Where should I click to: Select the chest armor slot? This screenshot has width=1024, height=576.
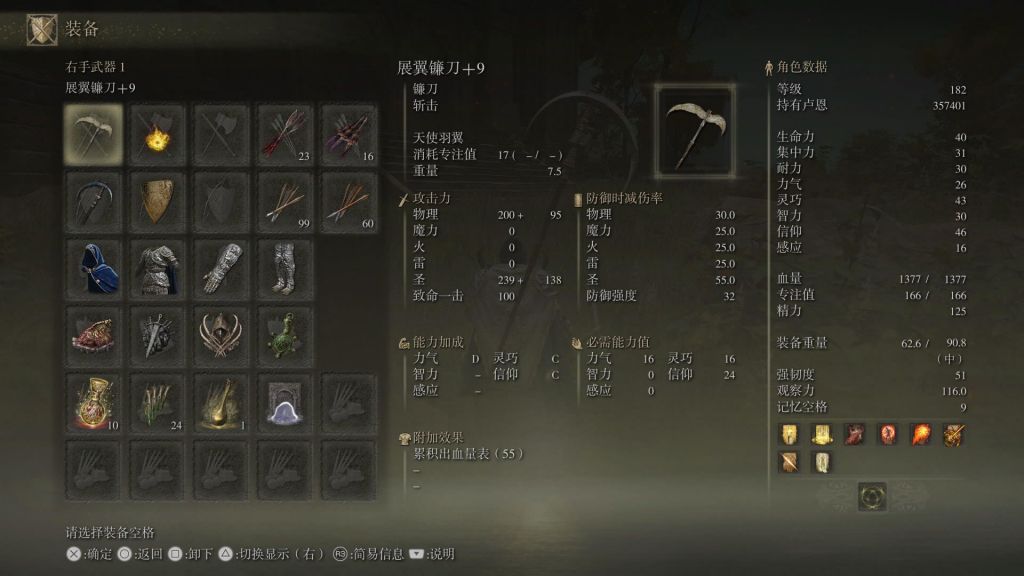click(x=158, y=267)
